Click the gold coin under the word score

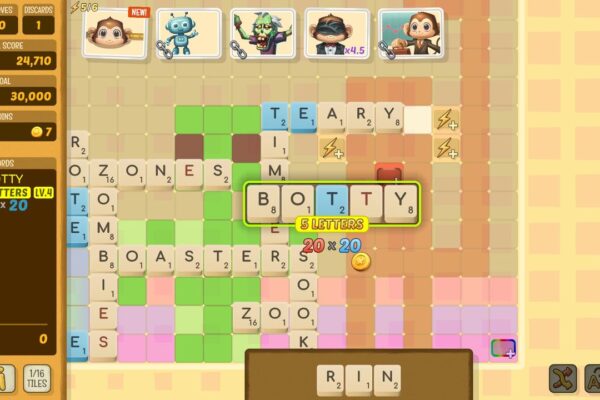click(x=360, y=261)
